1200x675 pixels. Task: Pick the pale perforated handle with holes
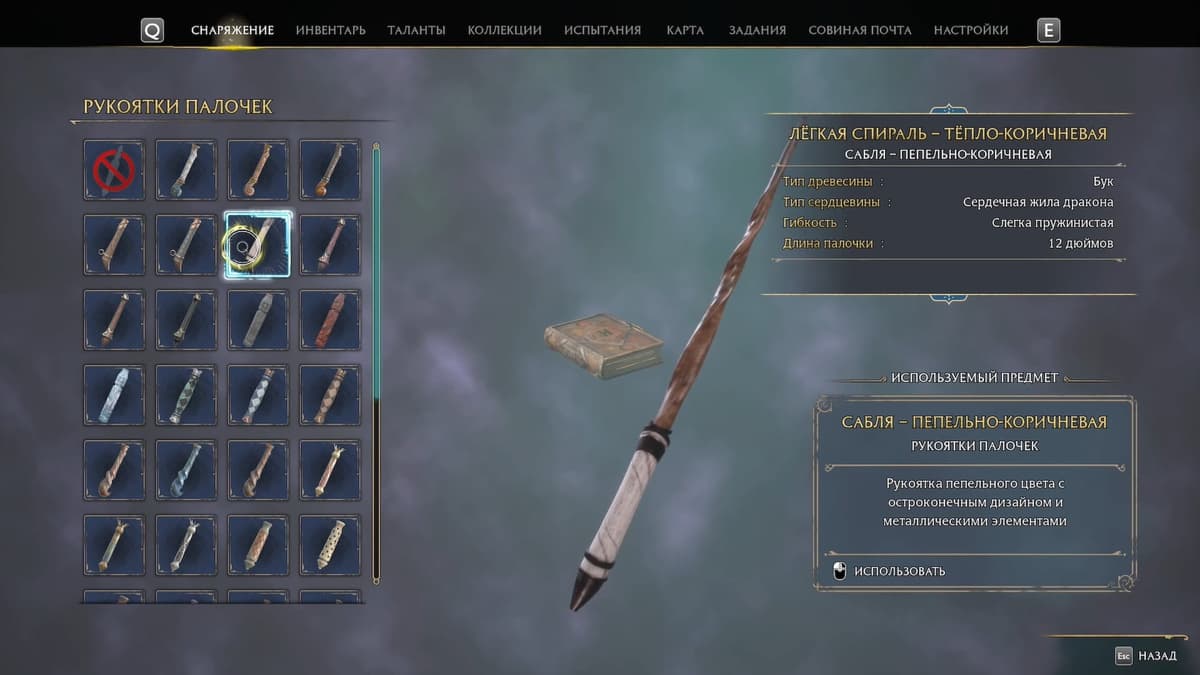(x=330, y=545)
